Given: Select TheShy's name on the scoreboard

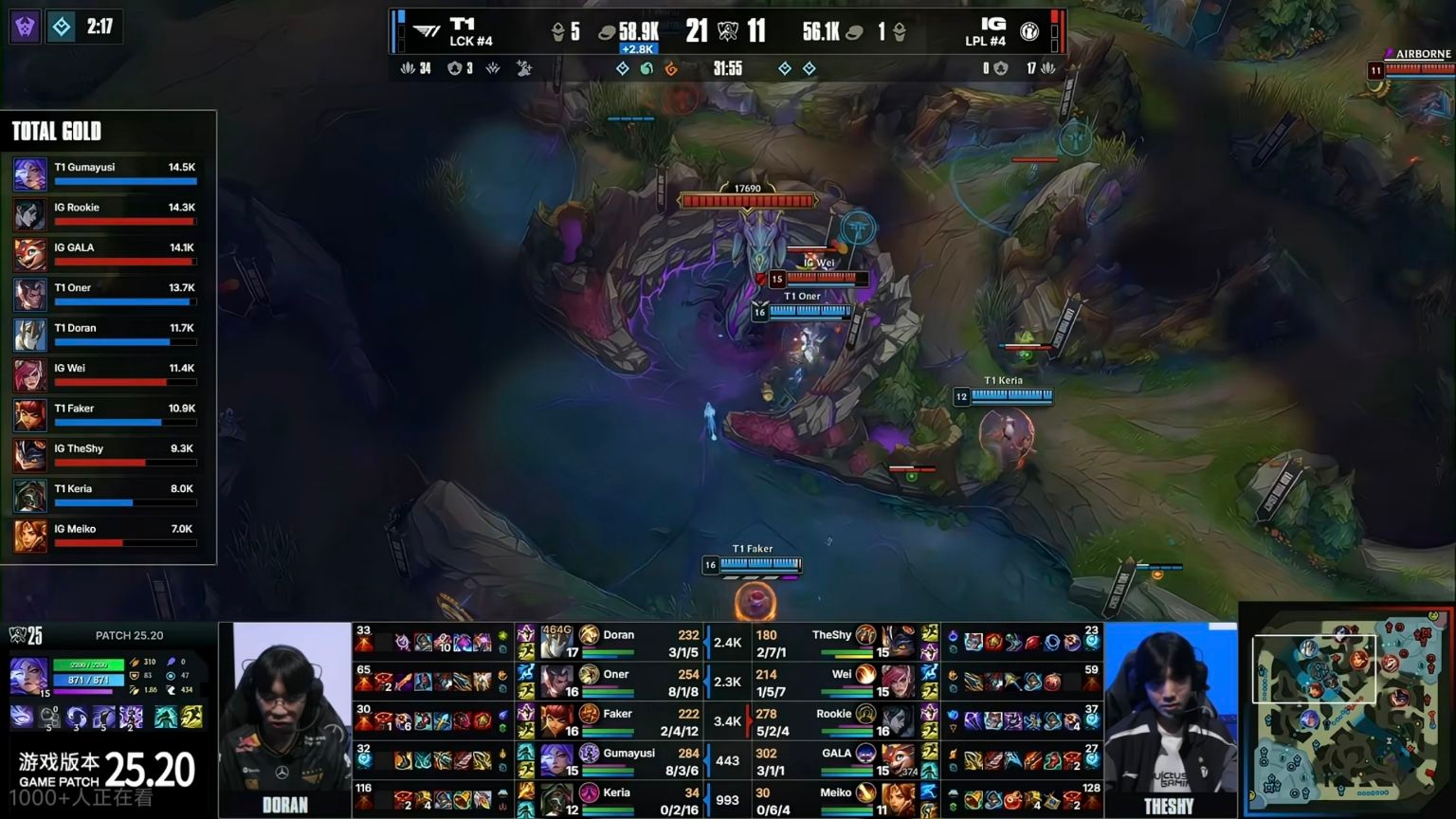Looking at the screenshot, I should [831, 635].
